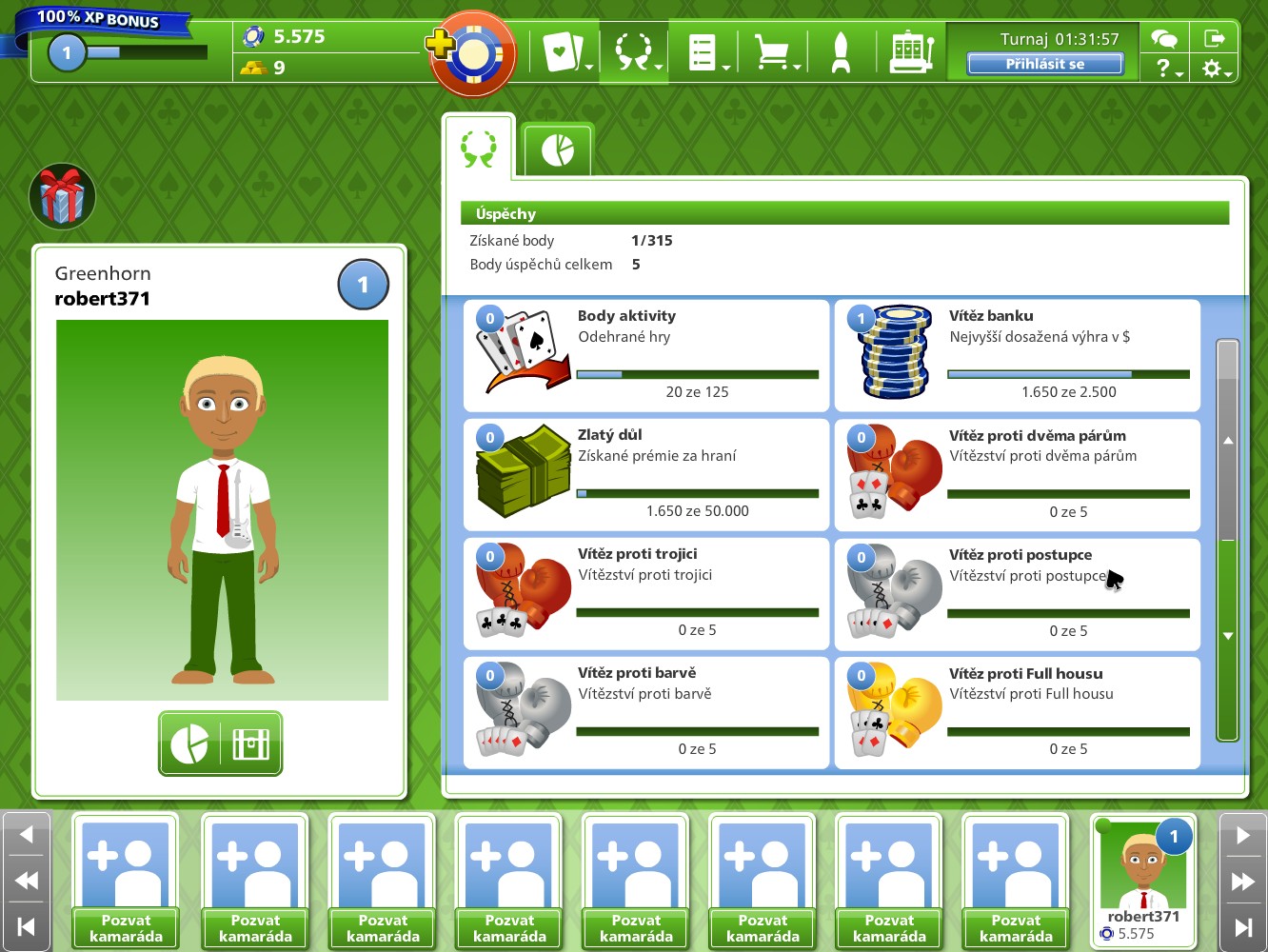This screenshot has width=1268, height=952.
Task: Open the gear settings menu
Action: [x=1215, y=69]
